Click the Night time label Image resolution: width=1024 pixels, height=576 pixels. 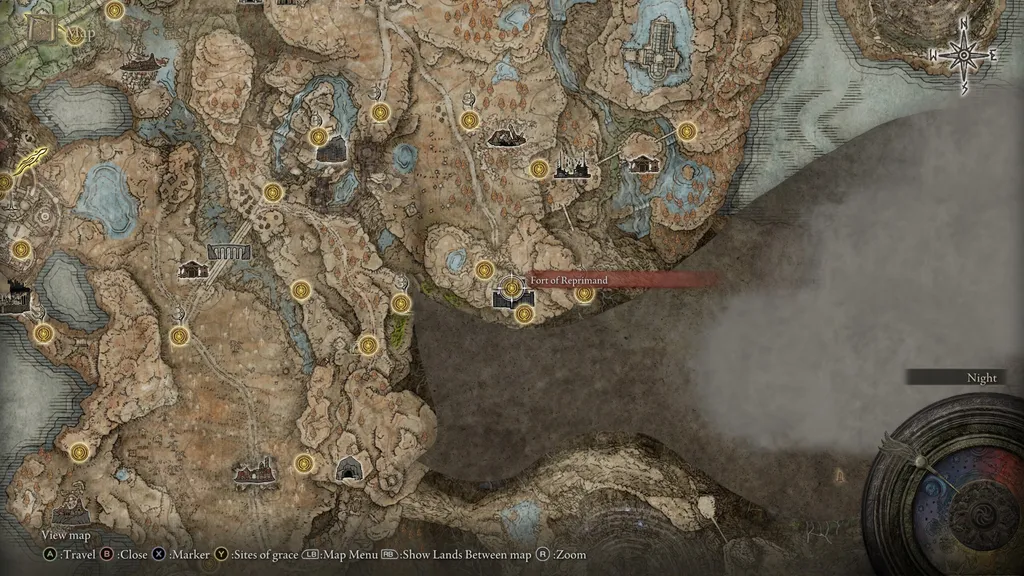[982, 378]
